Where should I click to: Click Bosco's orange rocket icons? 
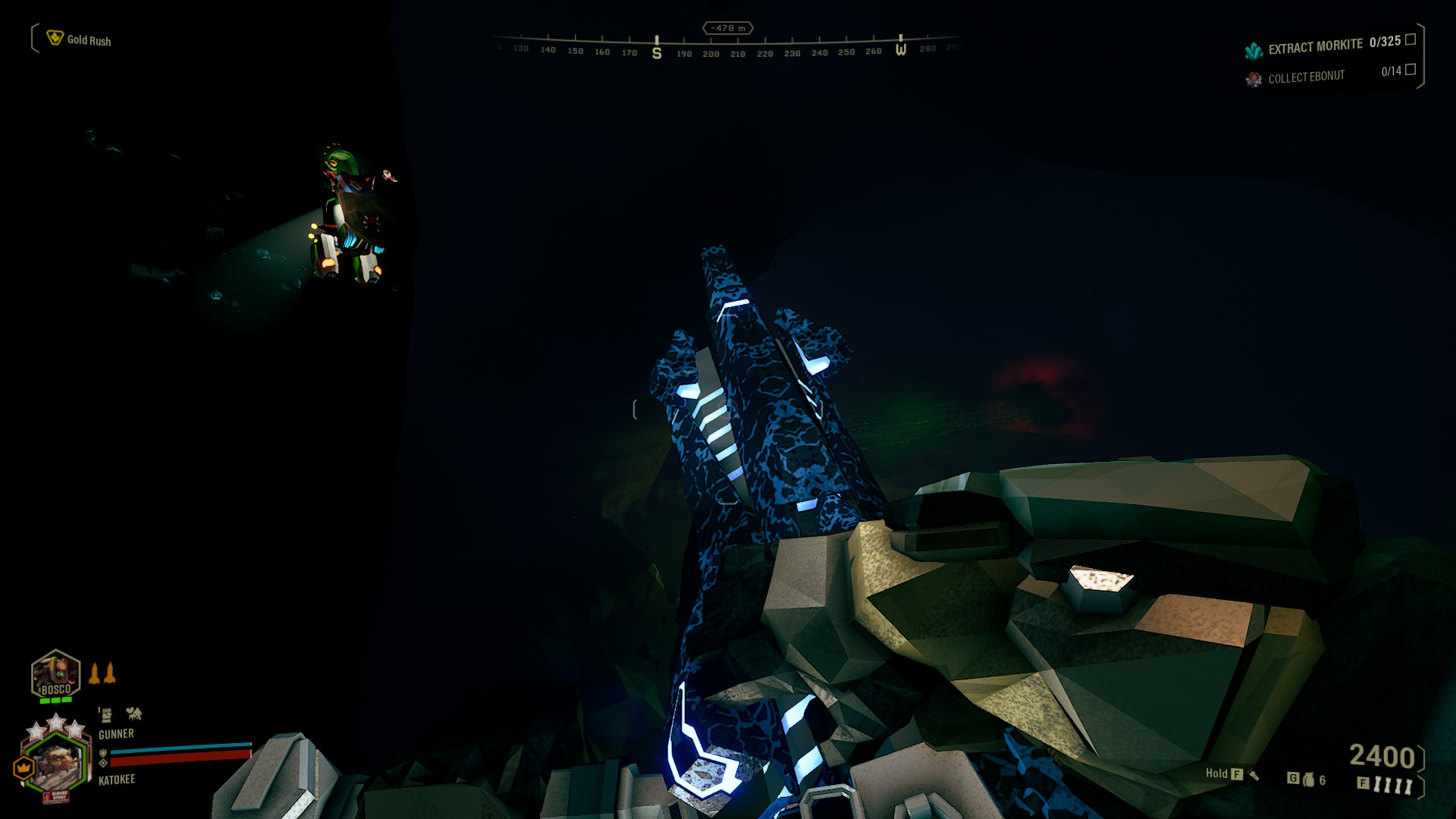coord(102,673)
